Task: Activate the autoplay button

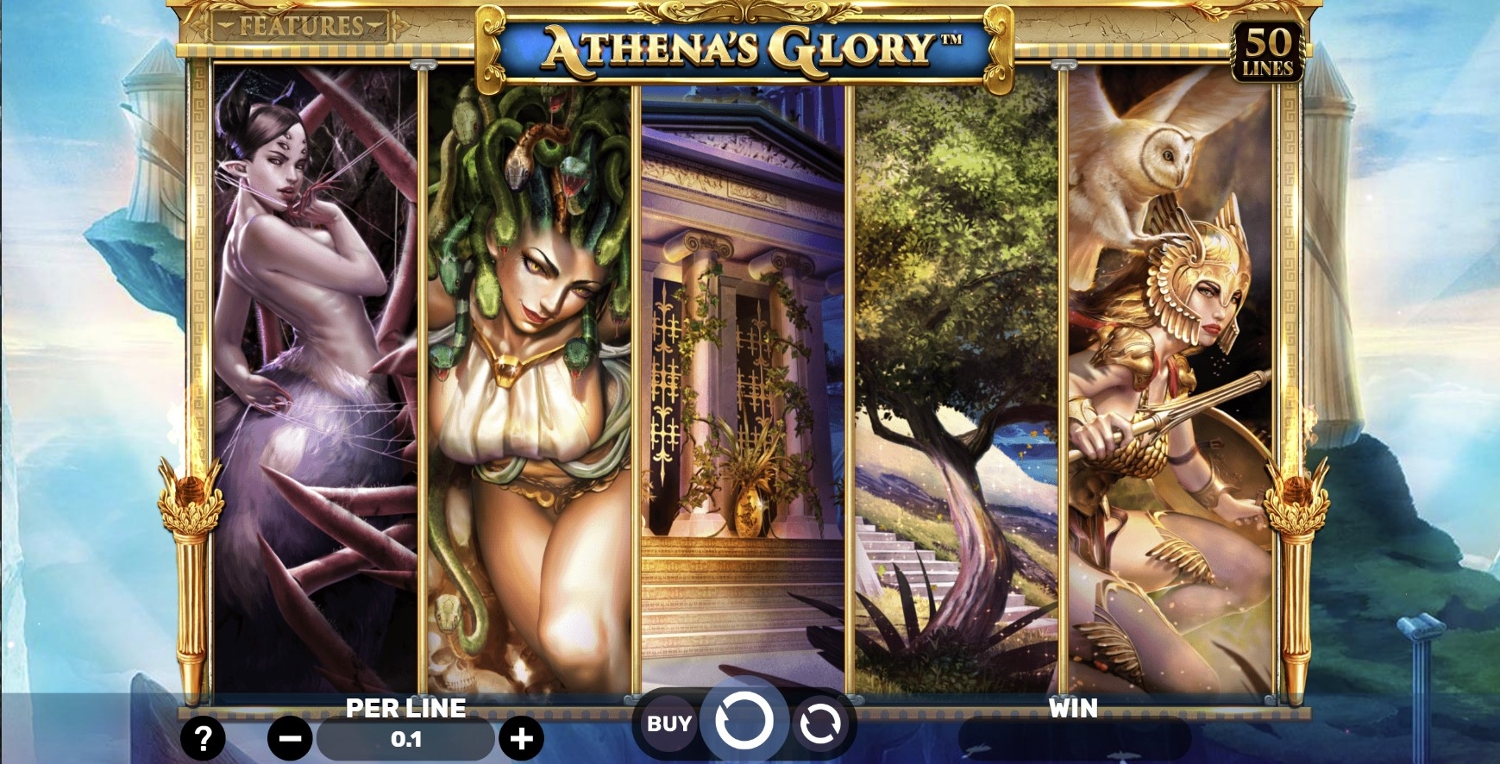Action: click(x=820, y=724)
